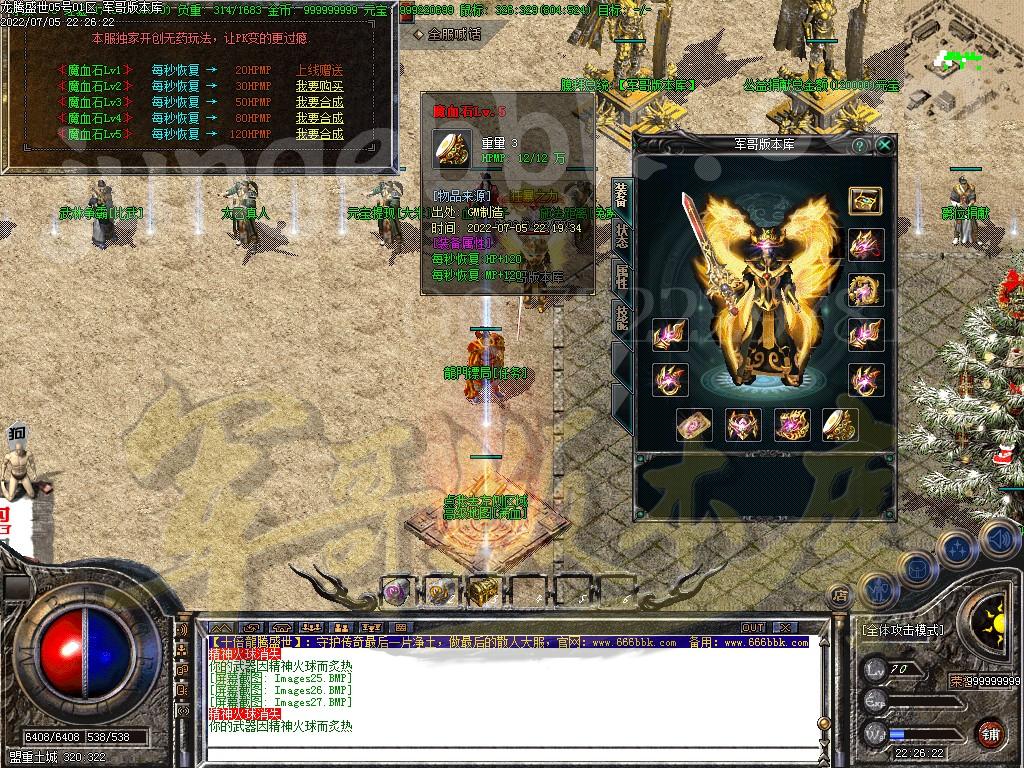1024x768 pixels.
Task: Select the pink talisman card equipment slot
Action: tap(693, 425)
